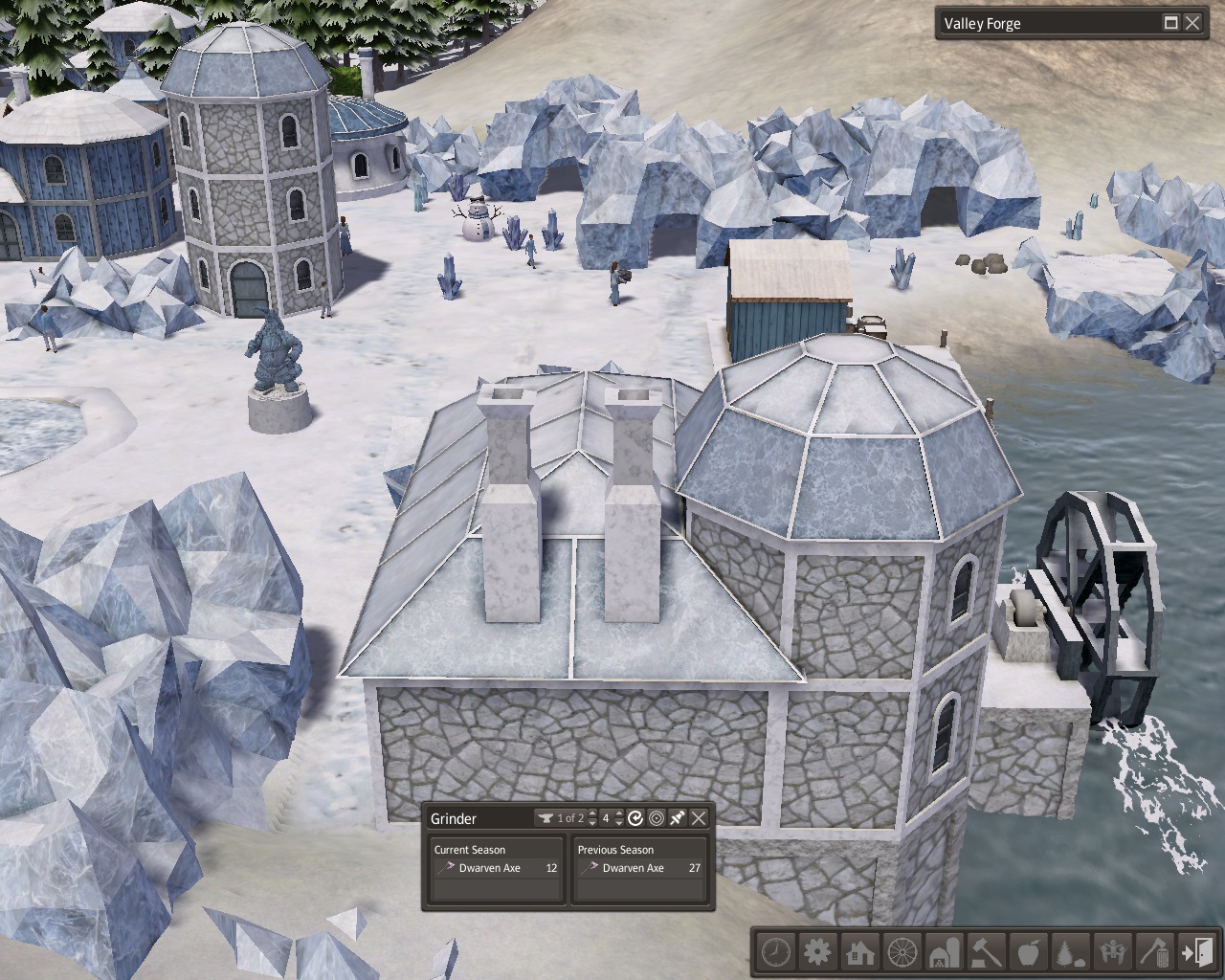Click the exit door icon in toolbar

coord(1196,952)
